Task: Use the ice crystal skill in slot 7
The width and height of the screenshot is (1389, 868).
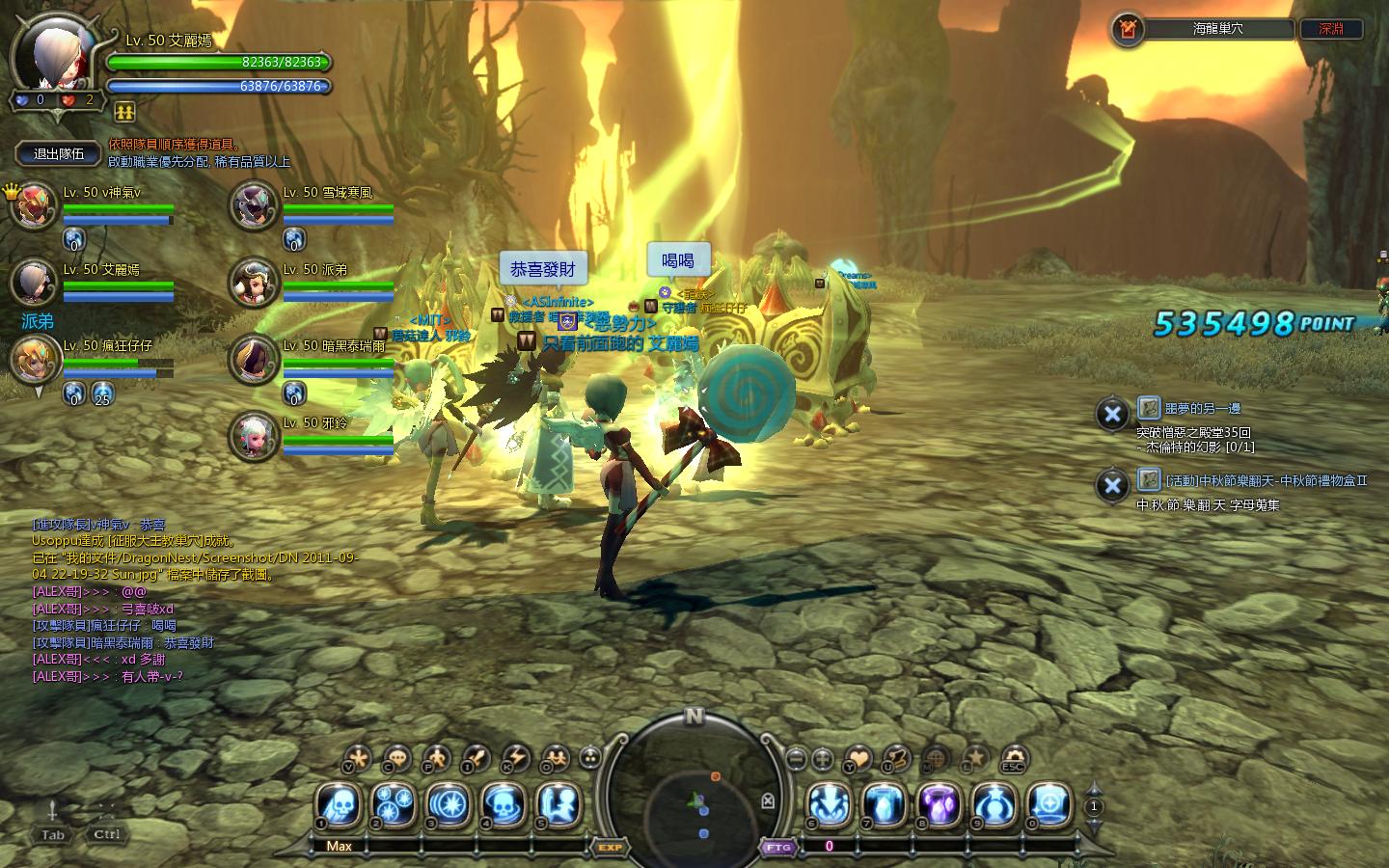Action: [885, 803]
